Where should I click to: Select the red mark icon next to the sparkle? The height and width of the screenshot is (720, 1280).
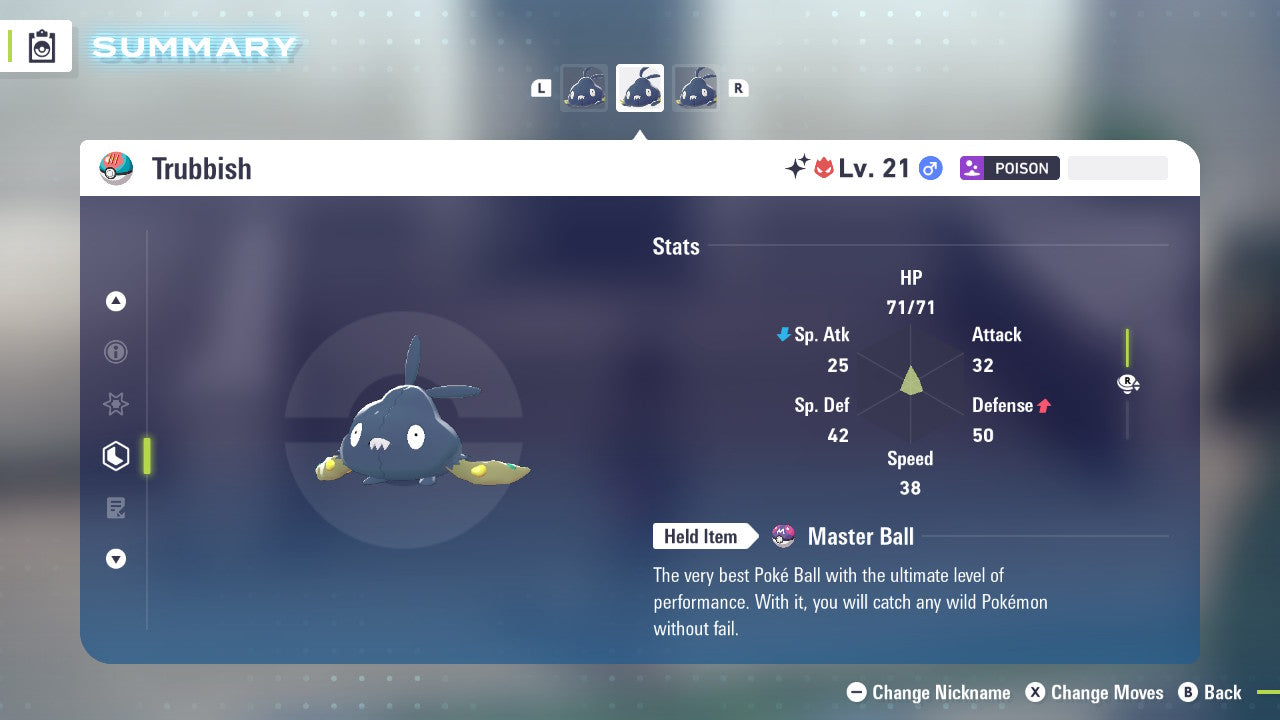[825, 167]
